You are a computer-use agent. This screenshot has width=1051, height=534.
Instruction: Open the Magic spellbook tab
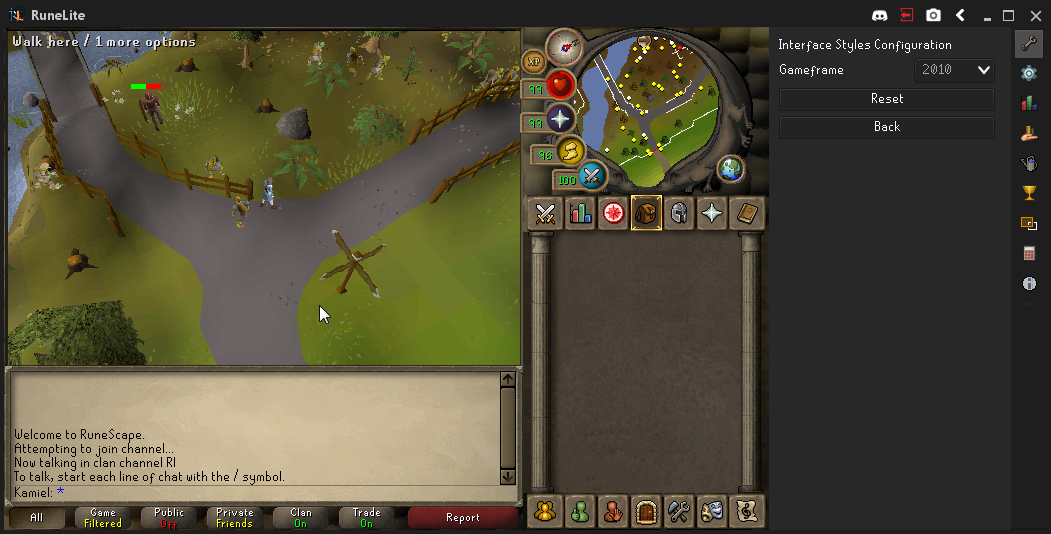coord(746,213)
